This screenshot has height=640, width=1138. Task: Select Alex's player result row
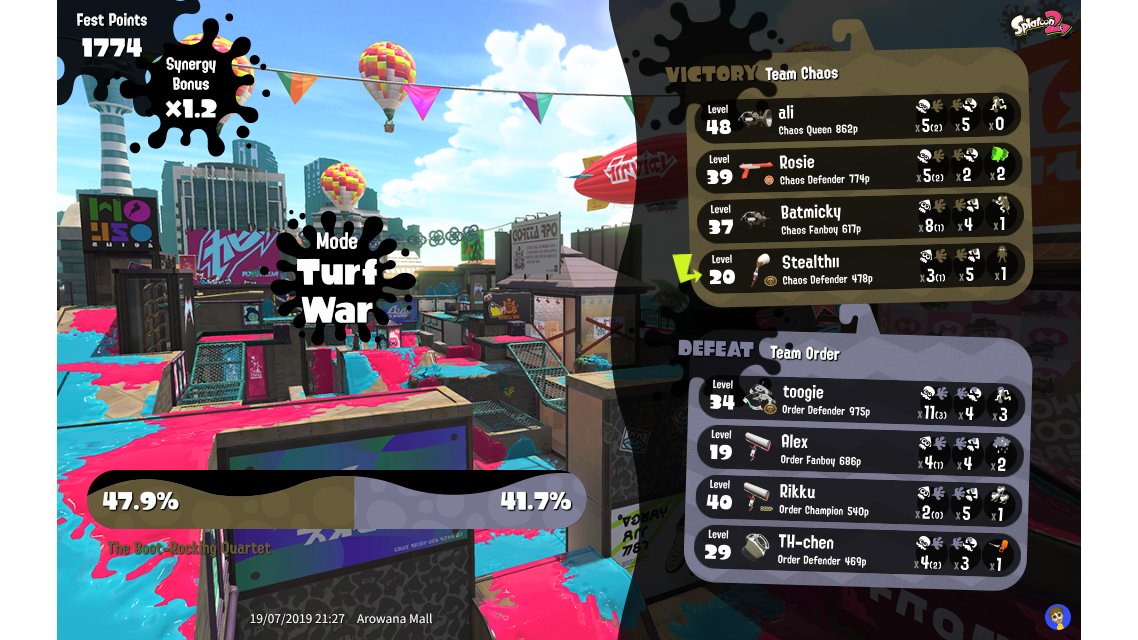tap(858, 449)
